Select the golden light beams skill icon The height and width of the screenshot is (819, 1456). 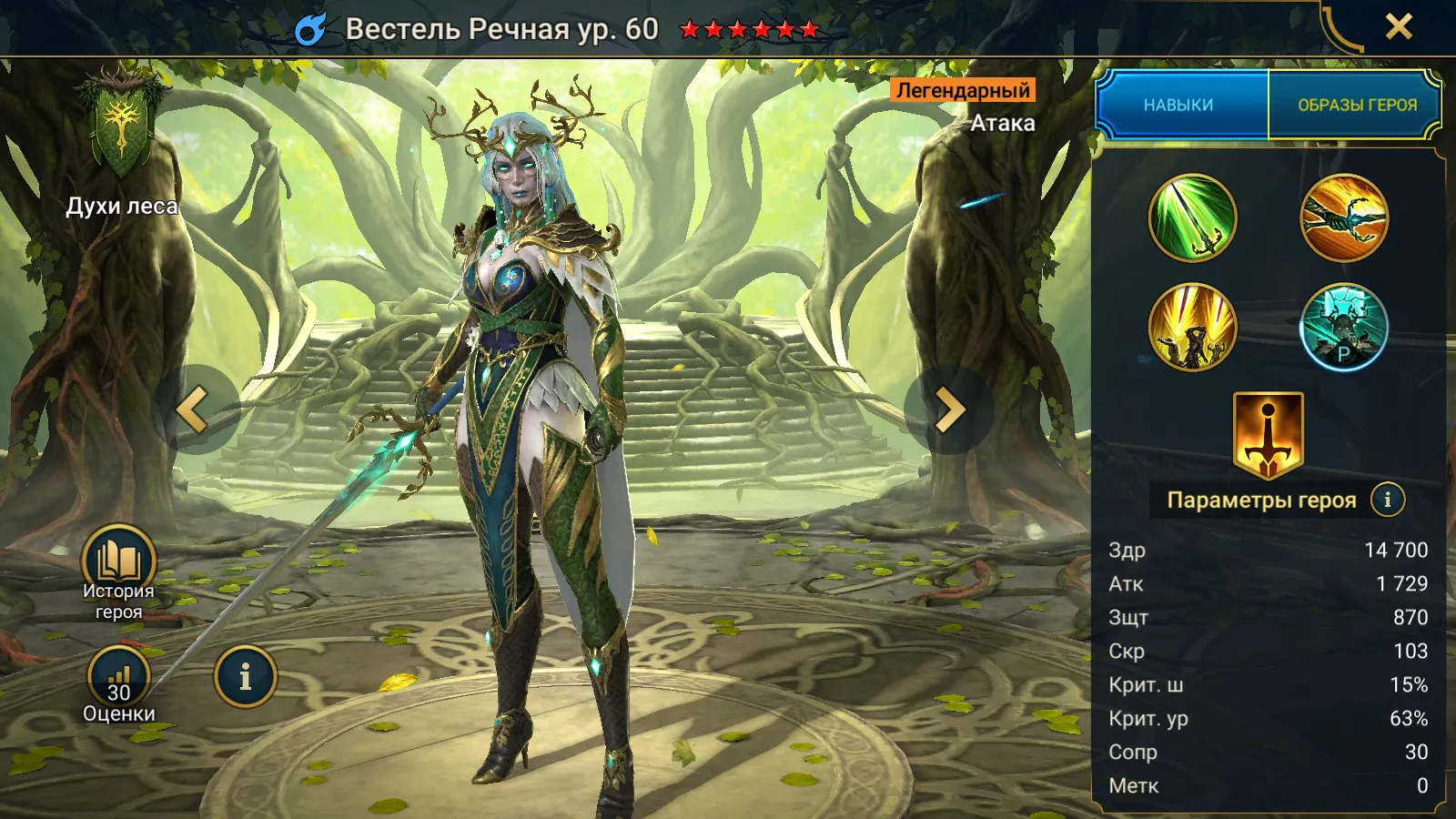pos(1192,327)
